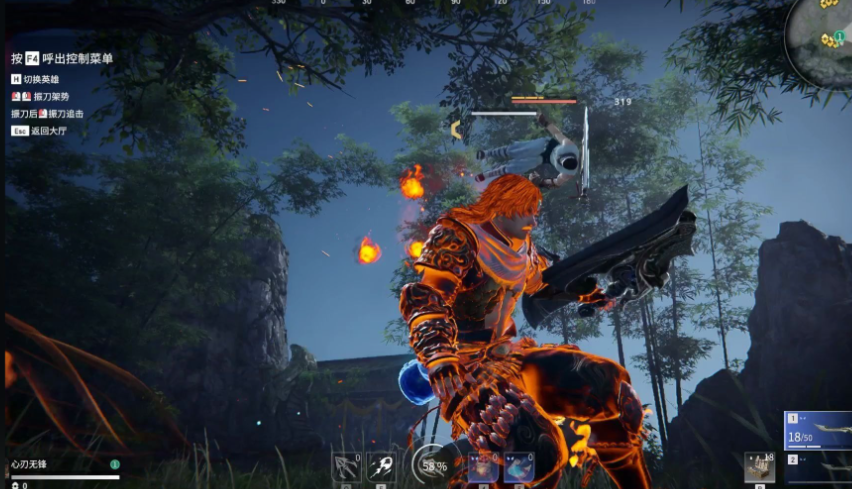Select the repair kit slot showing 18

[x=759, y=468]
